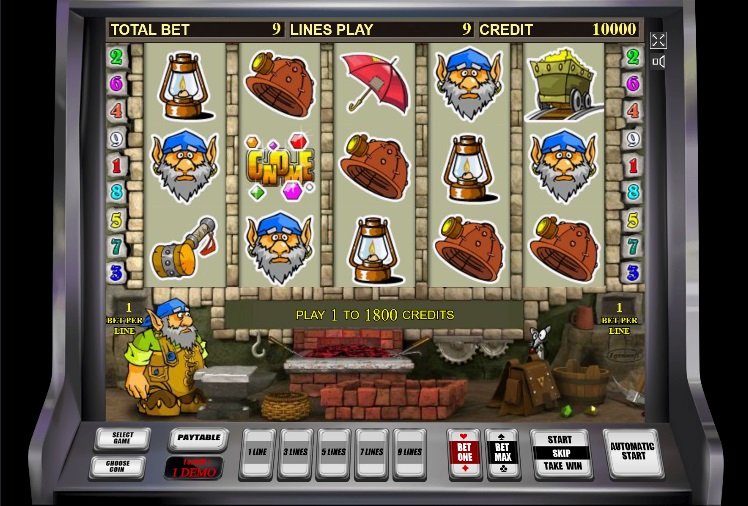Viewport: 748px width, 506px height.
Task: Spin with the Start / Take Win button
Action: click(560, 453)
